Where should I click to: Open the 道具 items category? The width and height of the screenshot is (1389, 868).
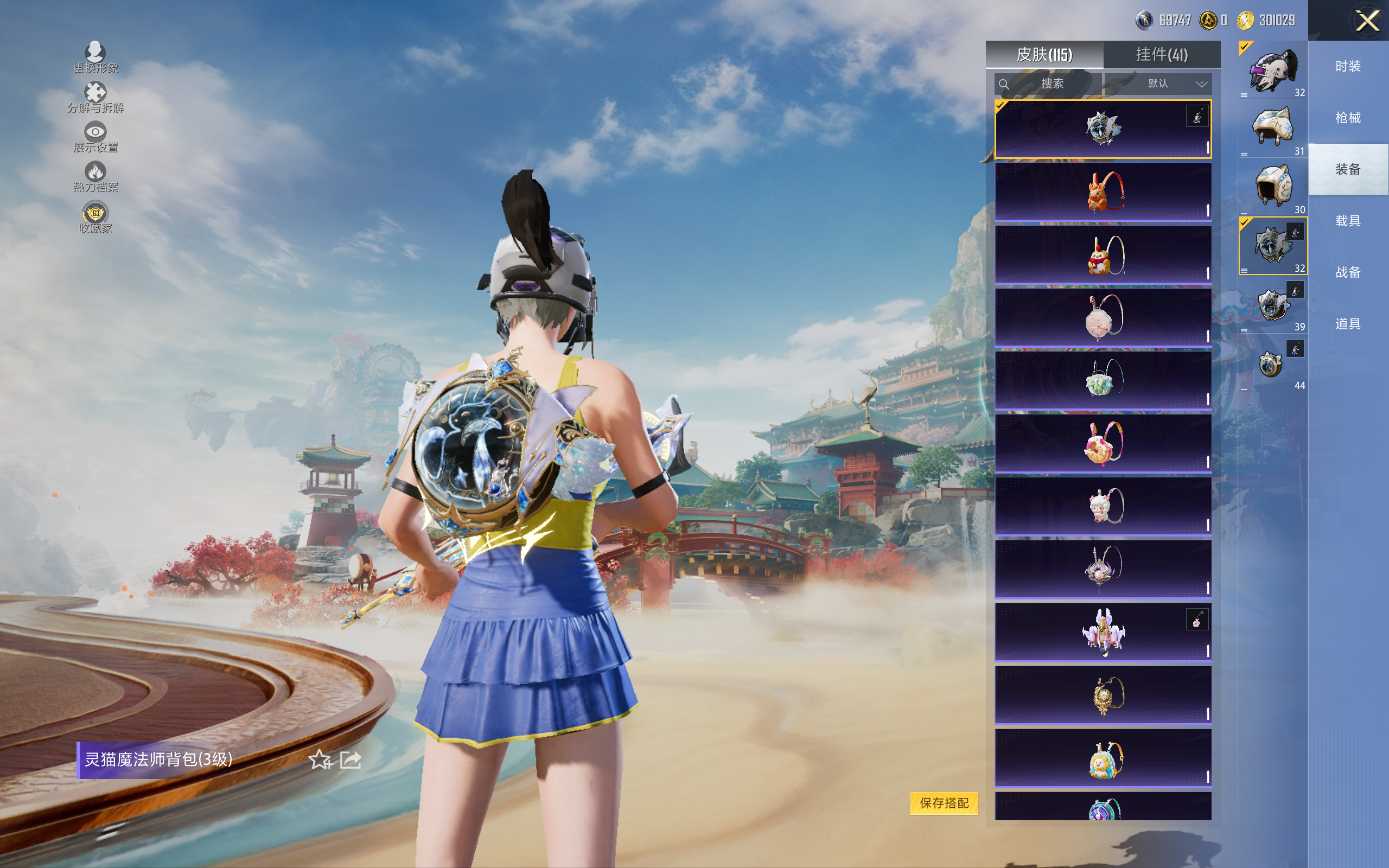(x=1348, y=324)
